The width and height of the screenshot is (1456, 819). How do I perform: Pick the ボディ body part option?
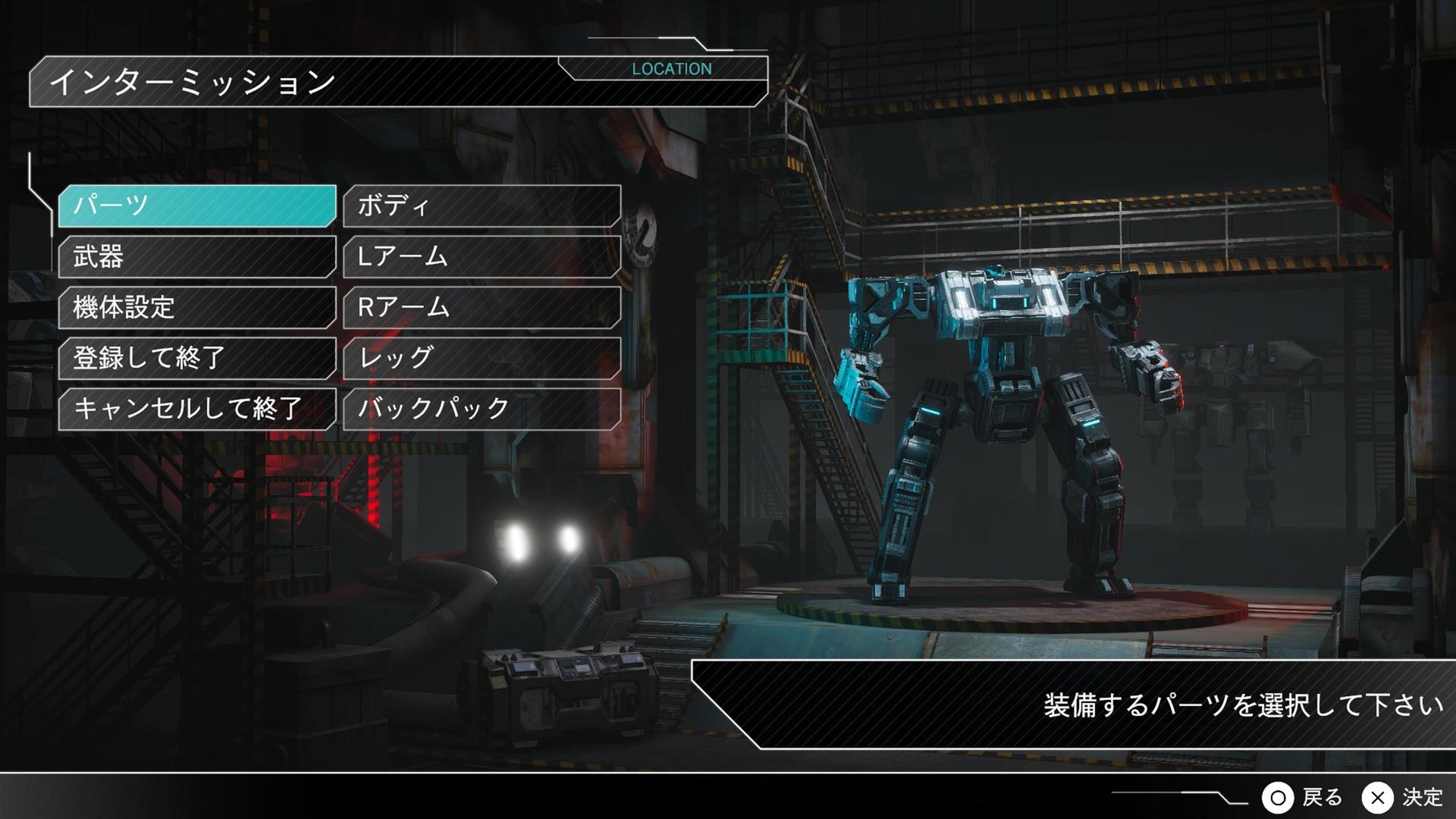click(x=482, y=206)
